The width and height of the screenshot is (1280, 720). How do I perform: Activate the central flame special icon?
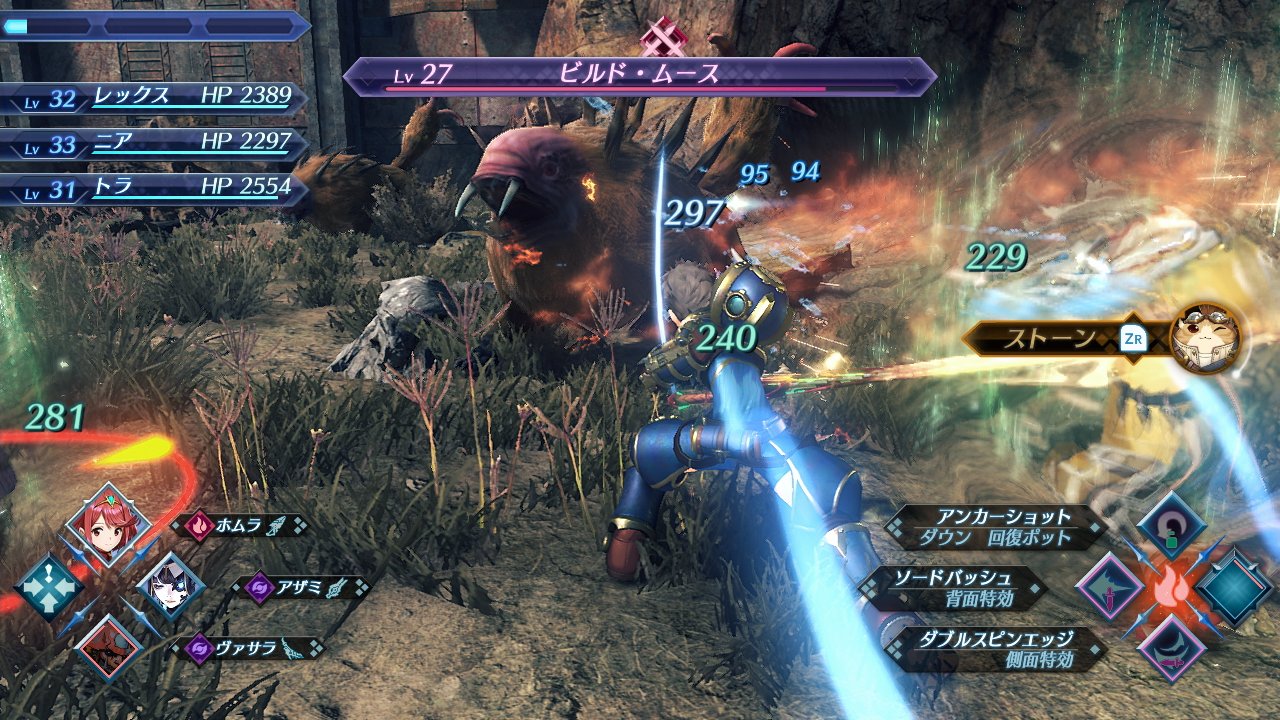(1171, 588)
